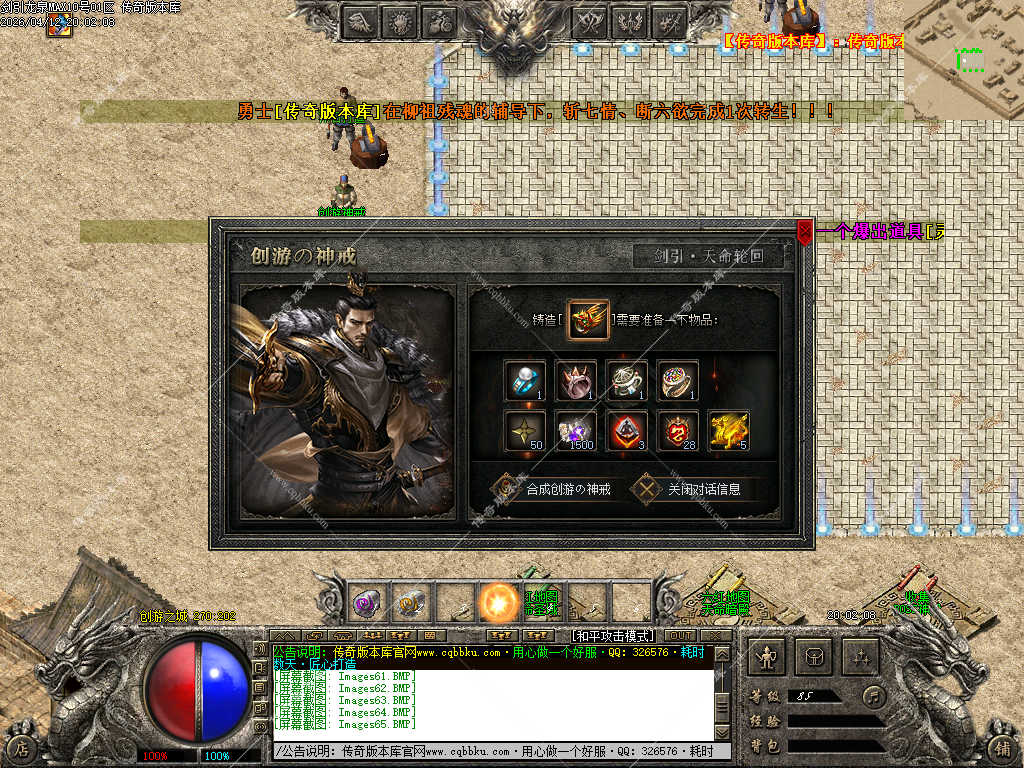Click the purple crystal material requiring 1500
The image size is (1024, 768).
(x=576, y=431)
